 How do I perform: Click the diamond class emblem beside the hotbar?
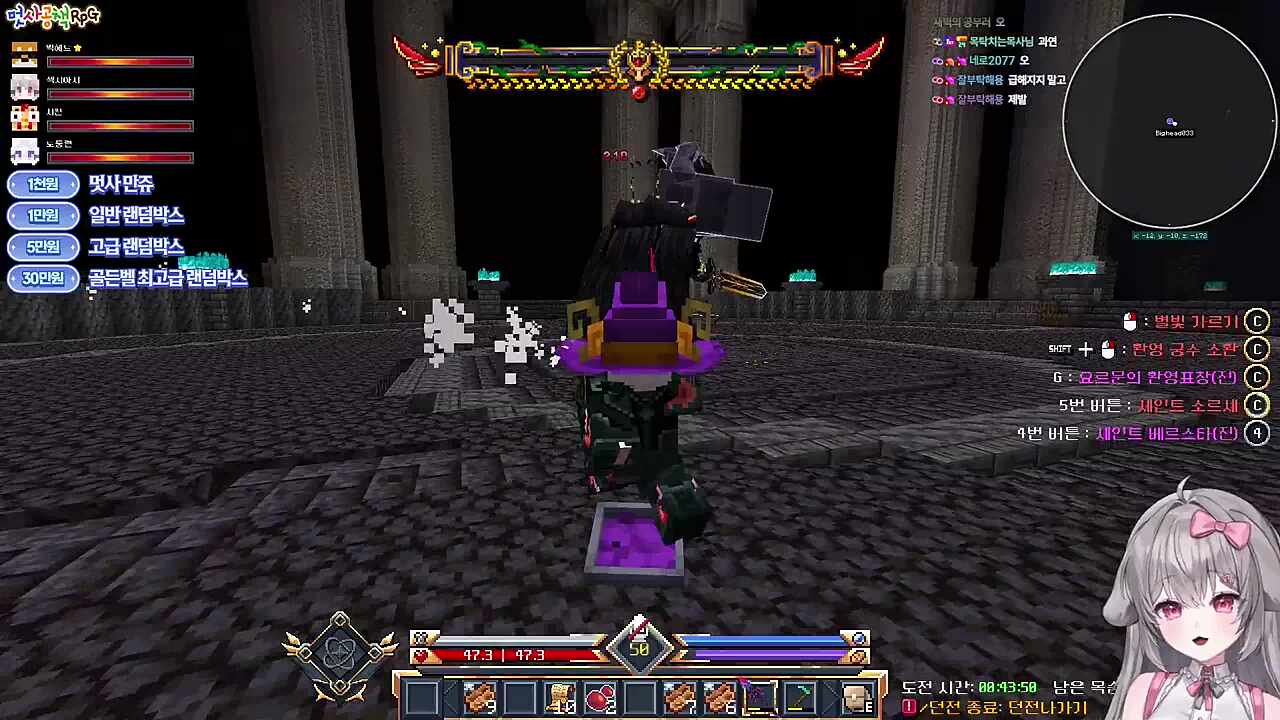[340, 655]
